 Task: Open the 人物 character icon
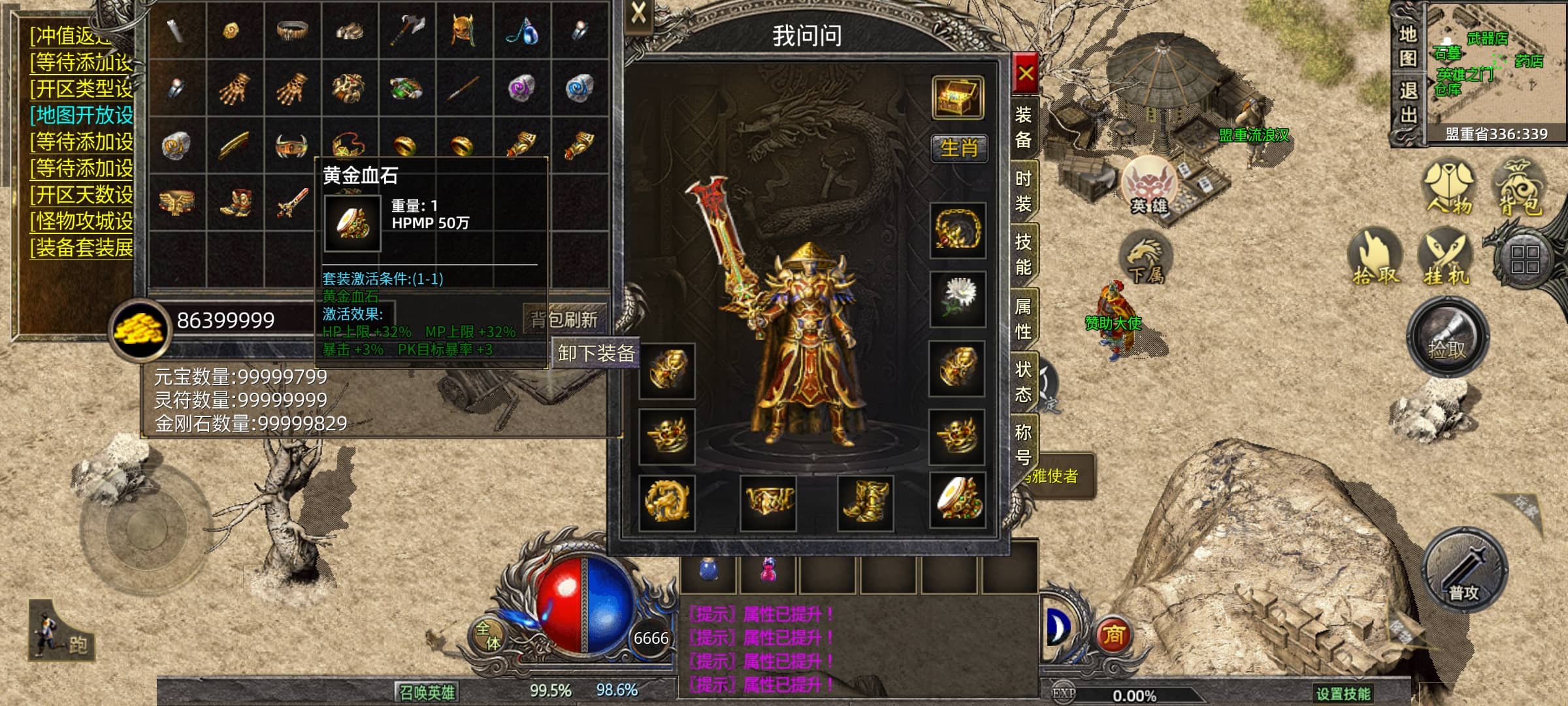1449,188
